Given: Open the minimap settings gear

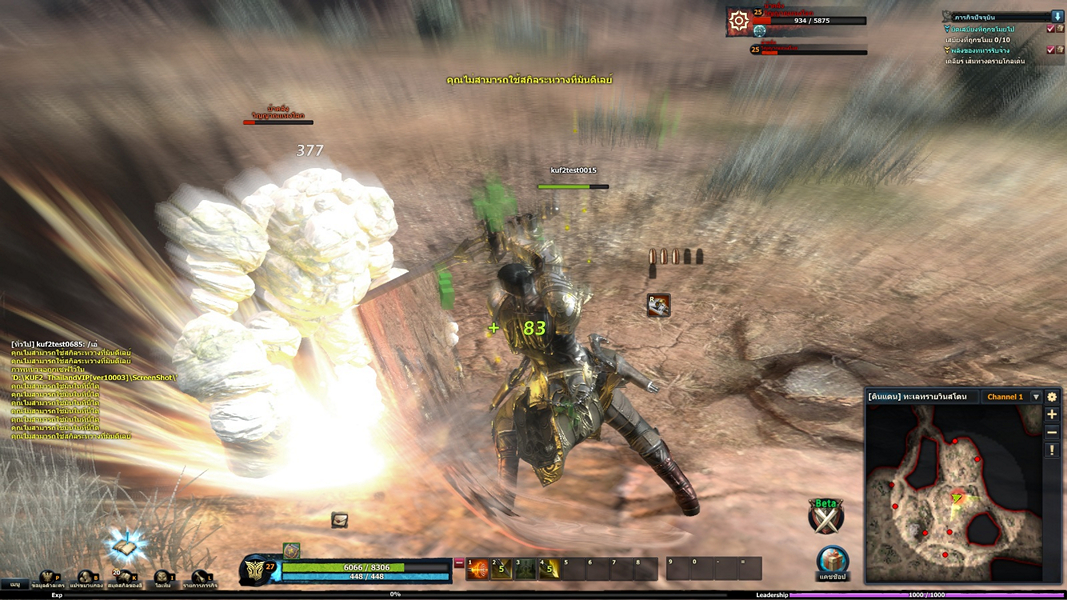Looking at the screenshot, I should click(x=1052, y=397).
